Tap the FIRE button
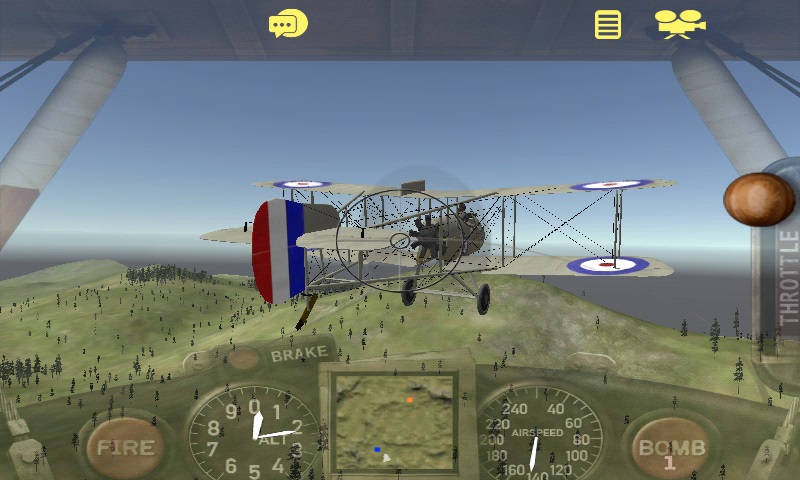This screenshot has width=800, height=480. click(125, 447)
